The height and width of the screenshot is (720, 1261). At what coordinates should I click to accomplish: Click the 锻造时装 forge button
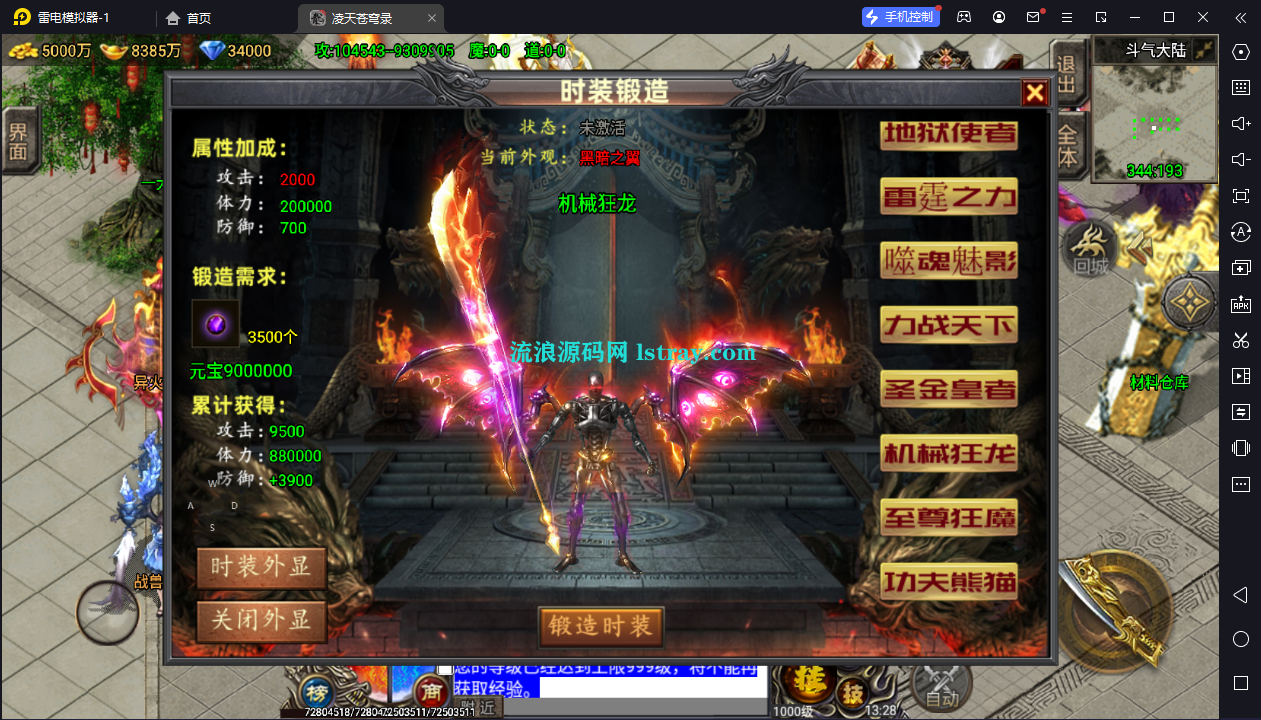tap(600, 626)
